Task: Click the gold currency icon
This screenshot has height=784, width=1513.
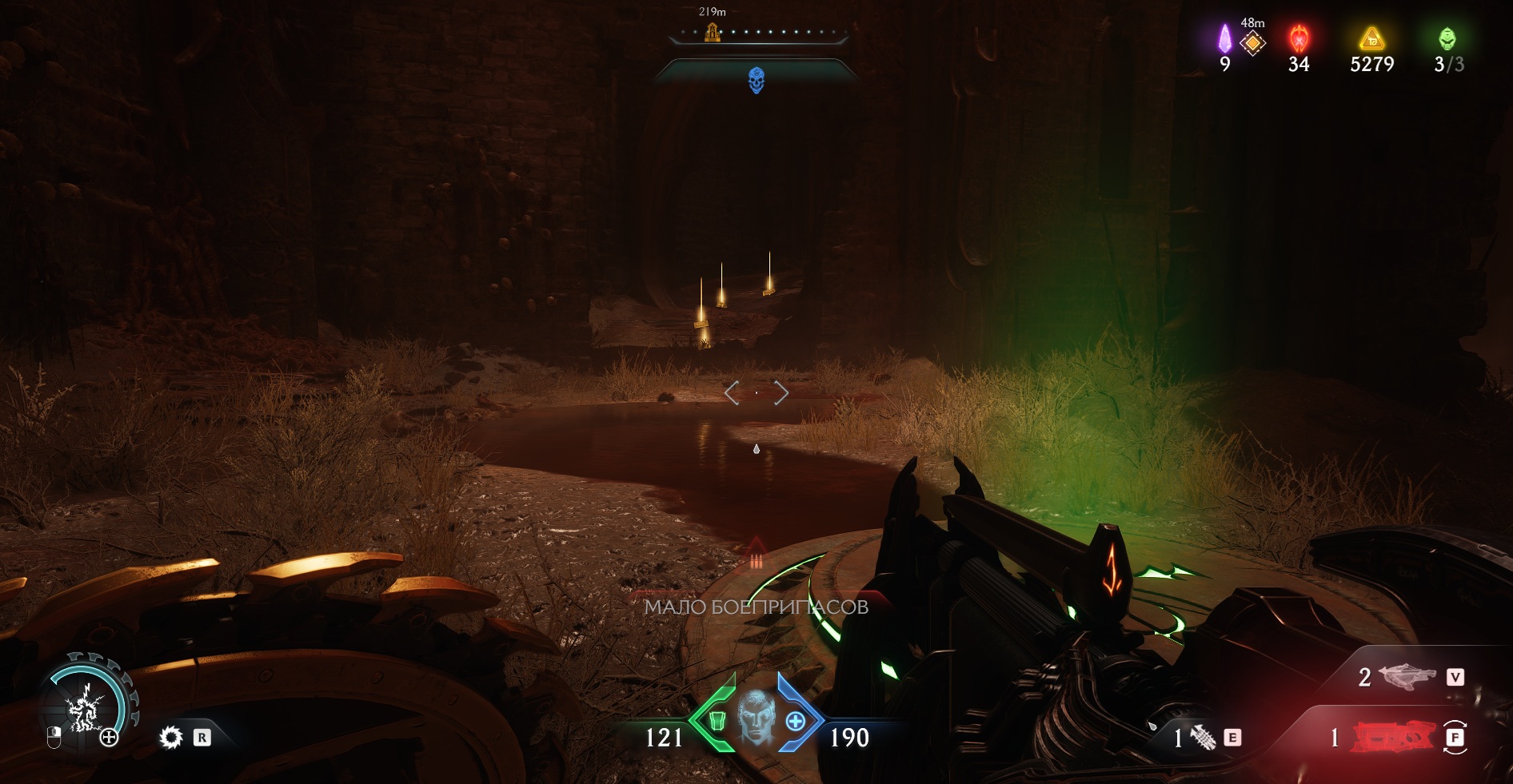Action: [x=1371, y=38]
